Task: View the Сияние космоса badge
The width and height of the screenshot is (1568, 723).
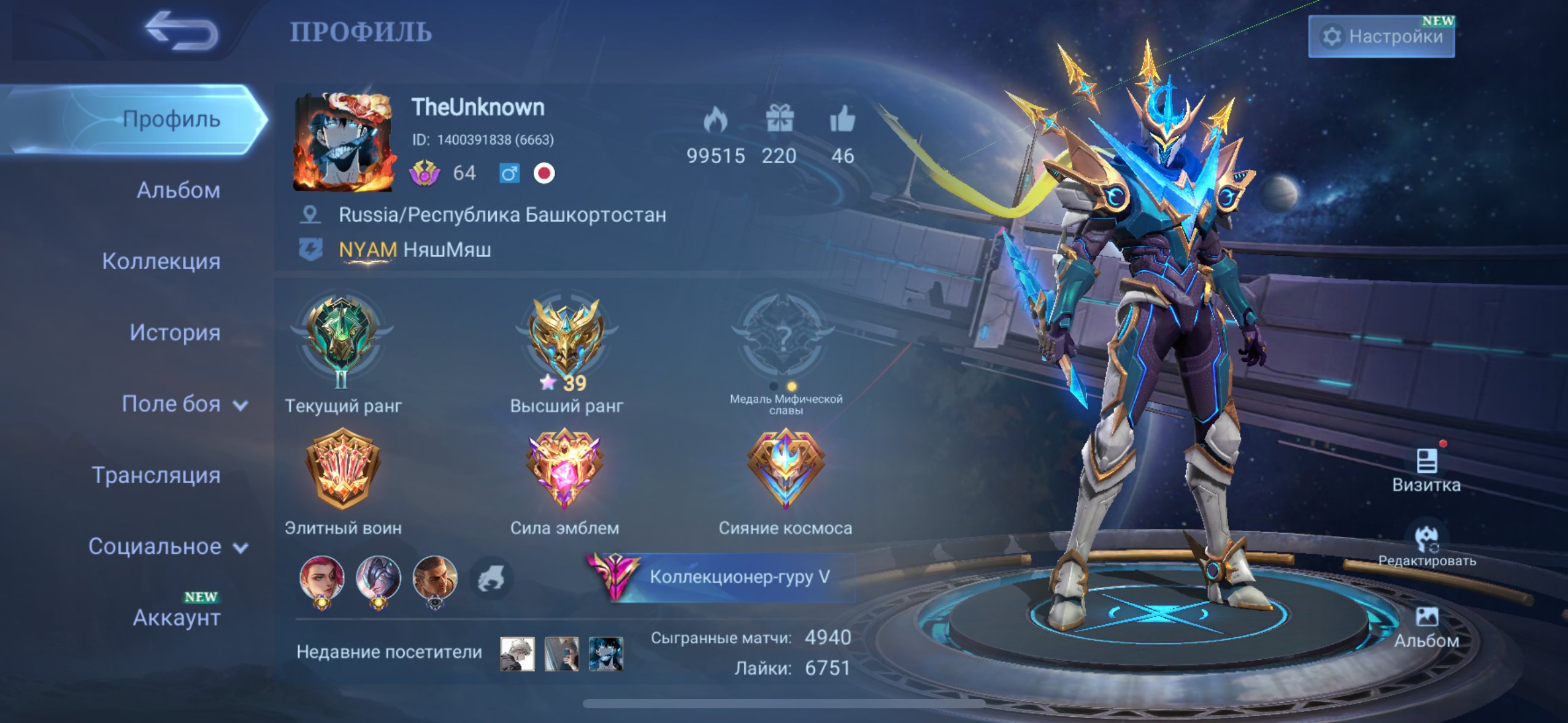Action: [785, 470]
